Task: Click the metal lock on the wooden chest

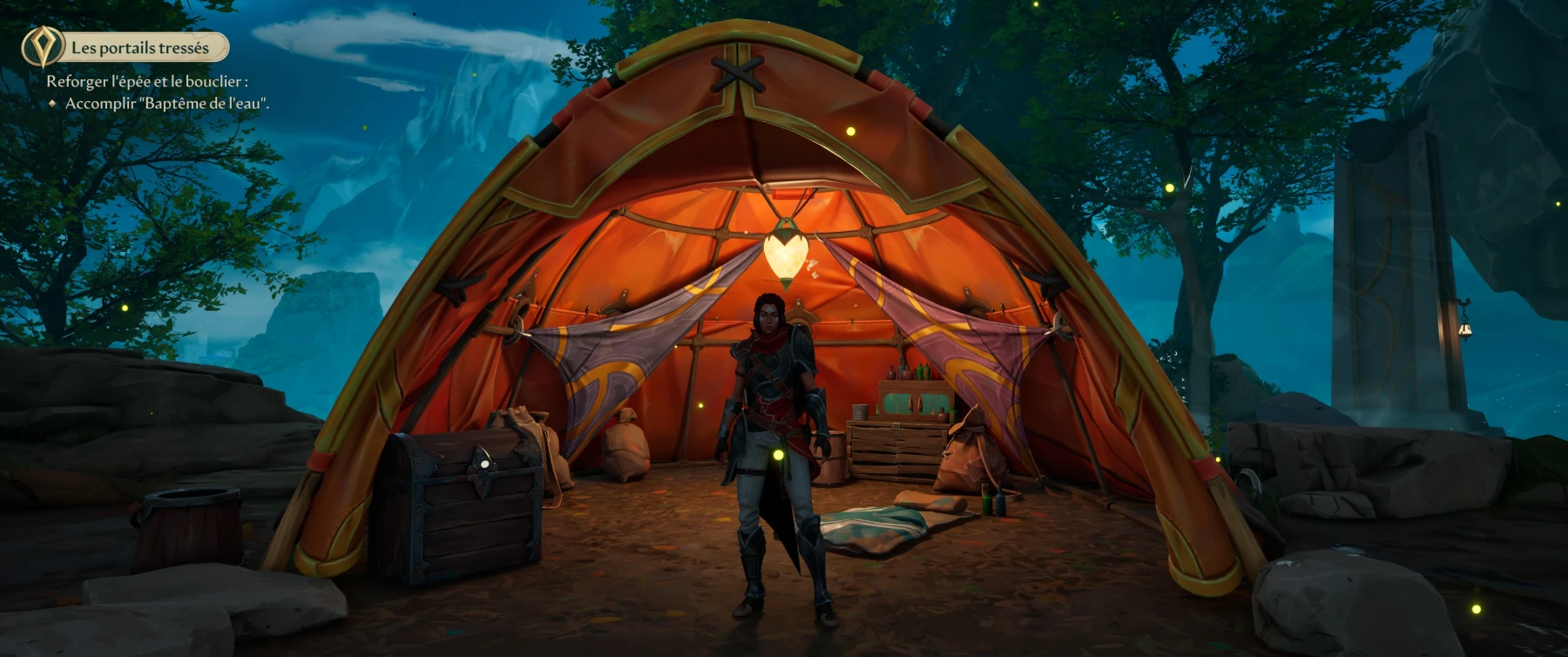Action: pos(485,464)
